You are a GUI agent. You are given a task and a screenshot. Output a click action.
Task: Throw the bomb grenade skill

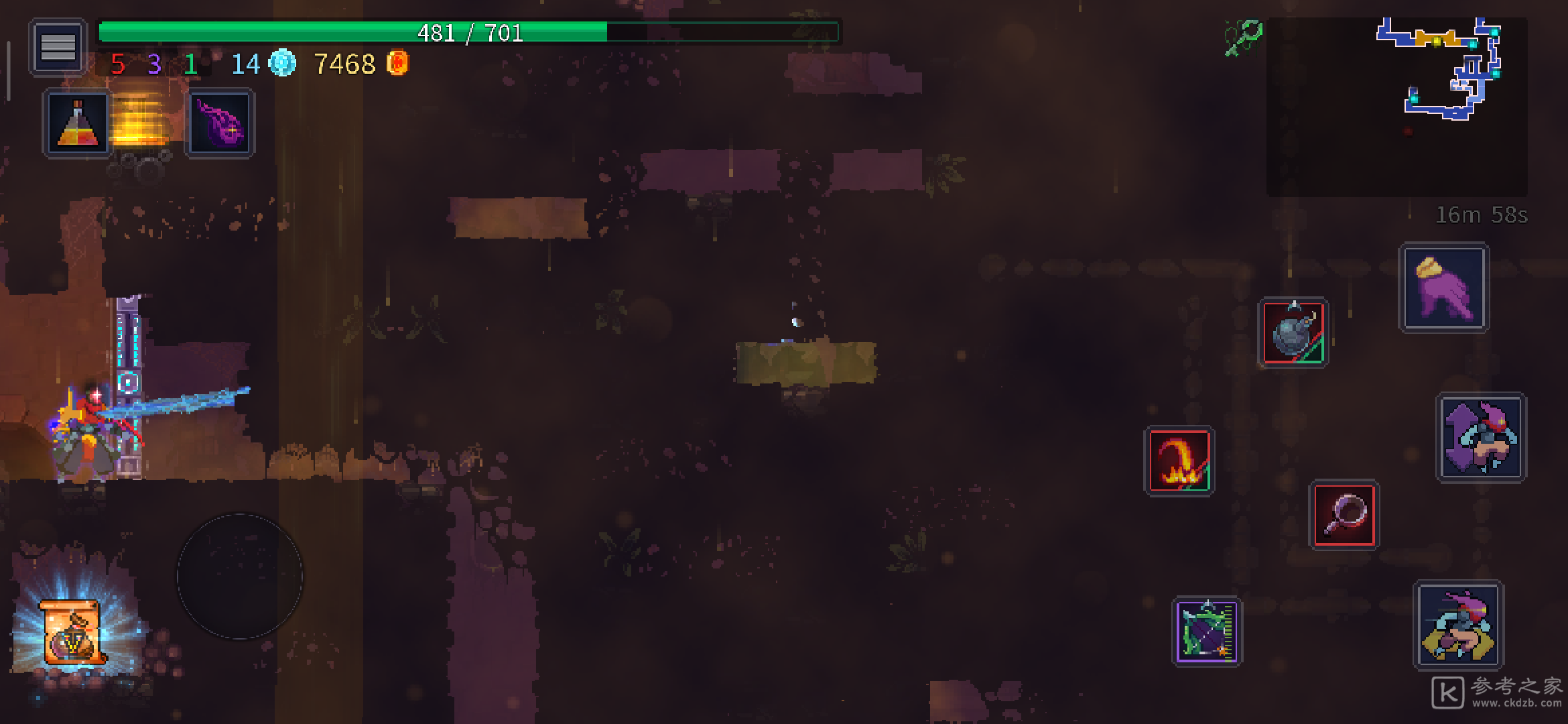(1293, 333)
